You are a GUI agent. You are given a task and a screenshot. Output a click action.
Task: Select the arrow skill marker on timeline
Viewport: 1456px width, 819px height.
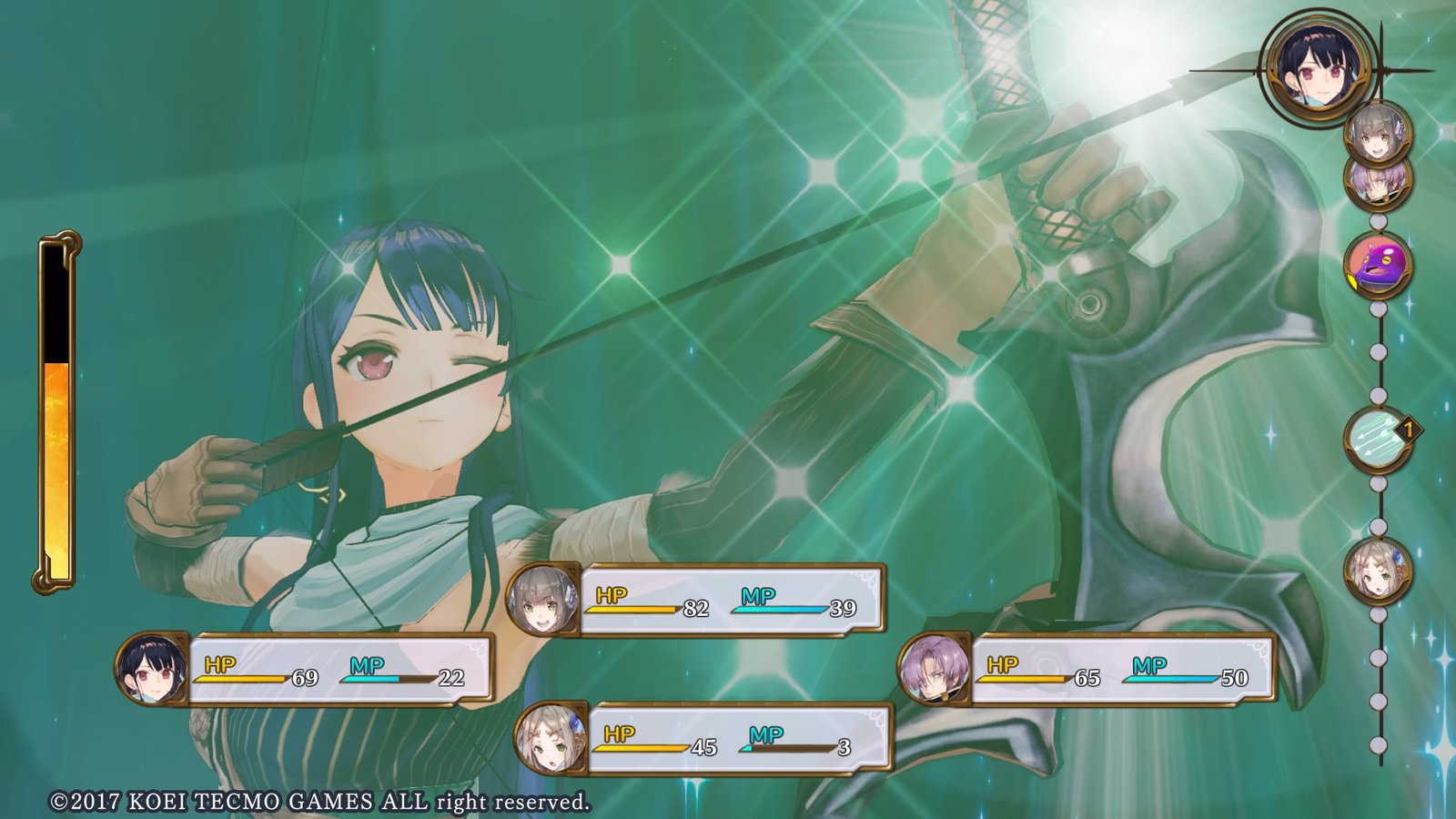point(1378,439)
